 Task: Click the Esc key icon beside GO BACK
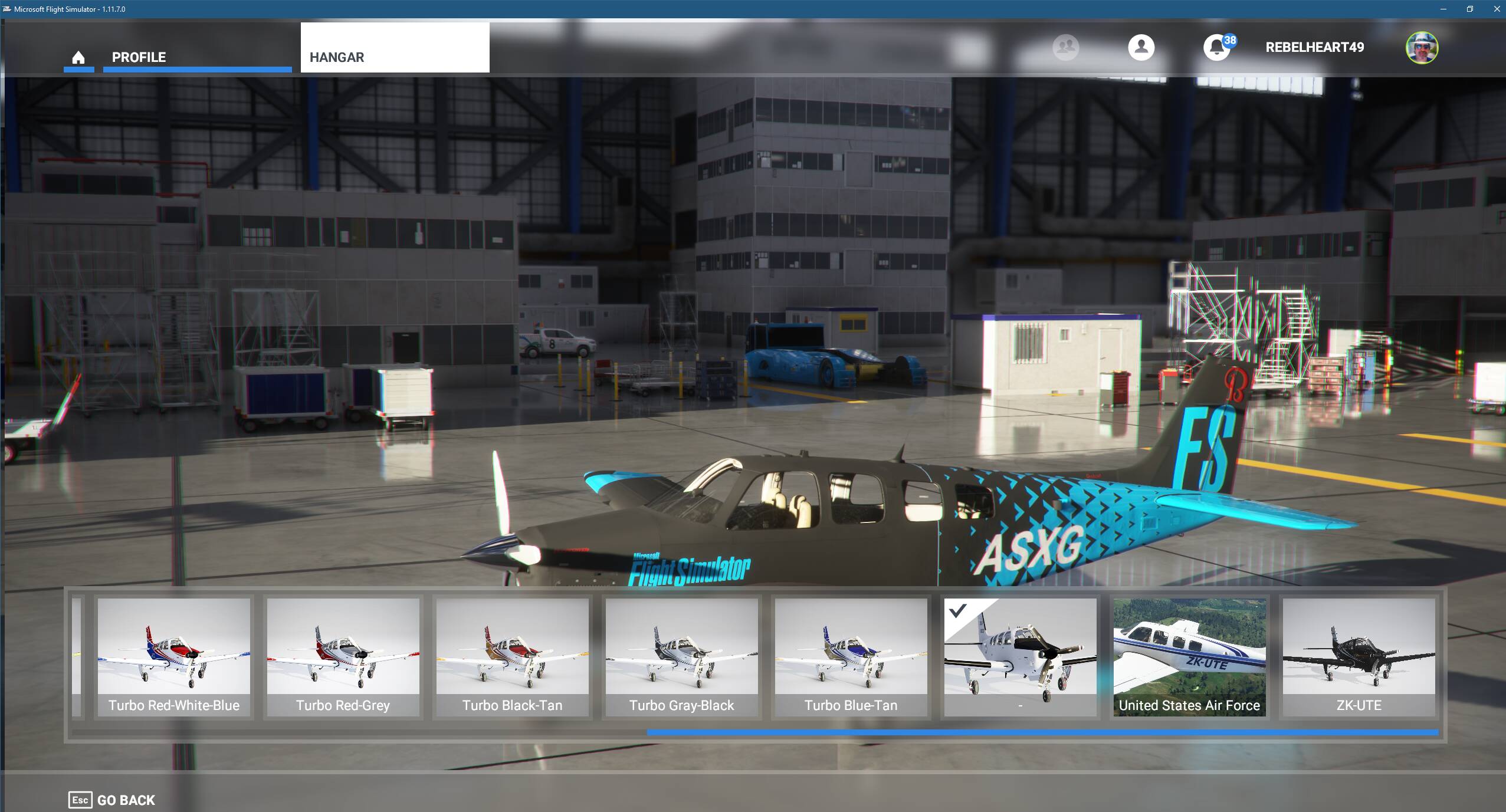[80, 800]
